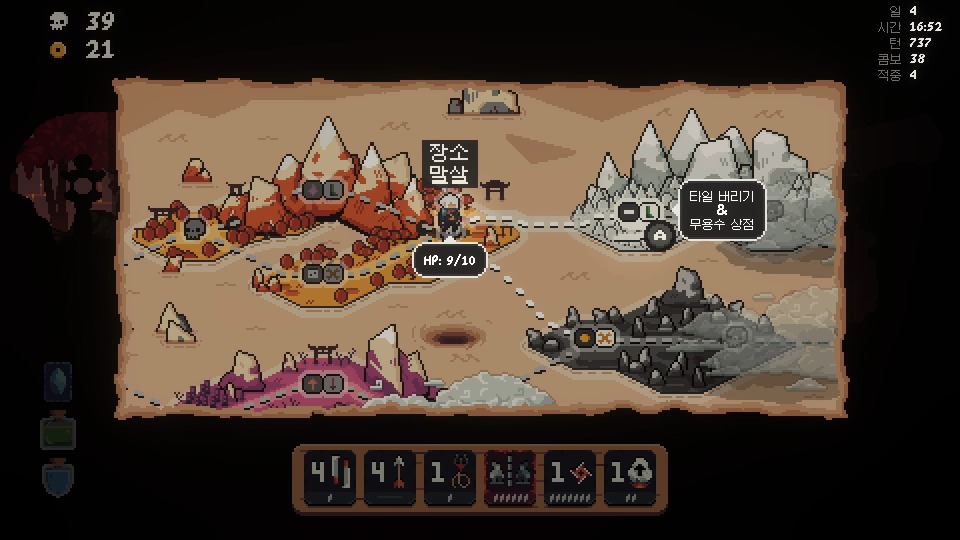Pick the shuriken attack tile
This screenshot has width=960, height=540.
point(570,475)
